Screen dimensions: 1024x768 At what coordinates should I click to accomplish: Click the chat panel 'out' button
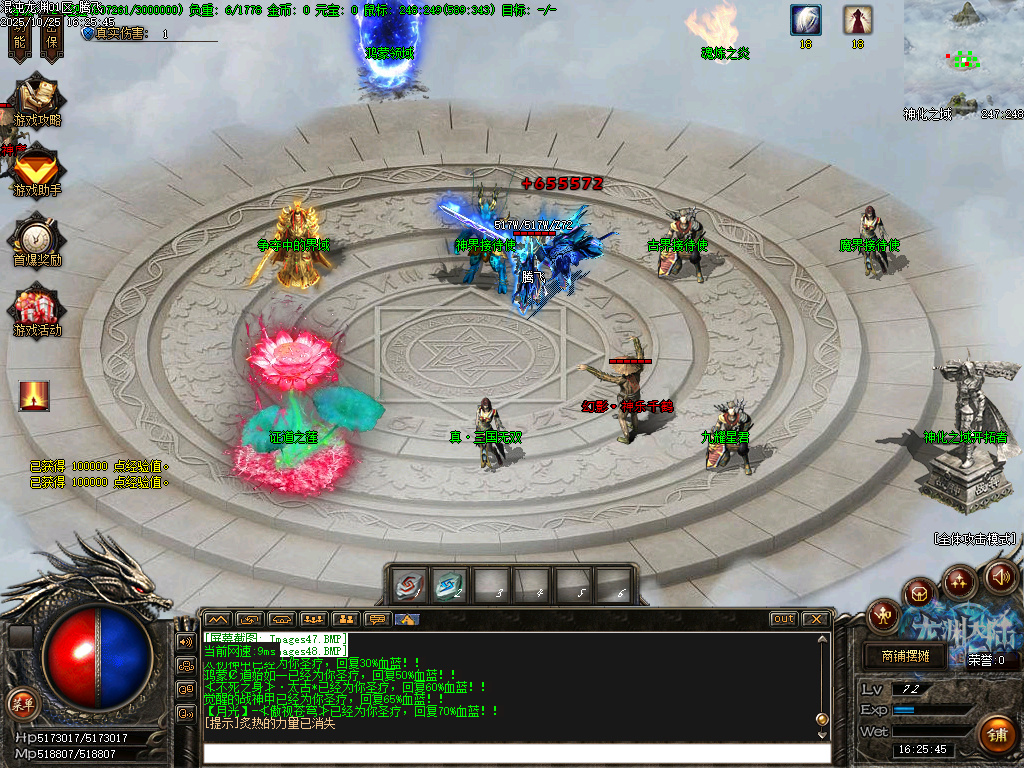point(784,619)
